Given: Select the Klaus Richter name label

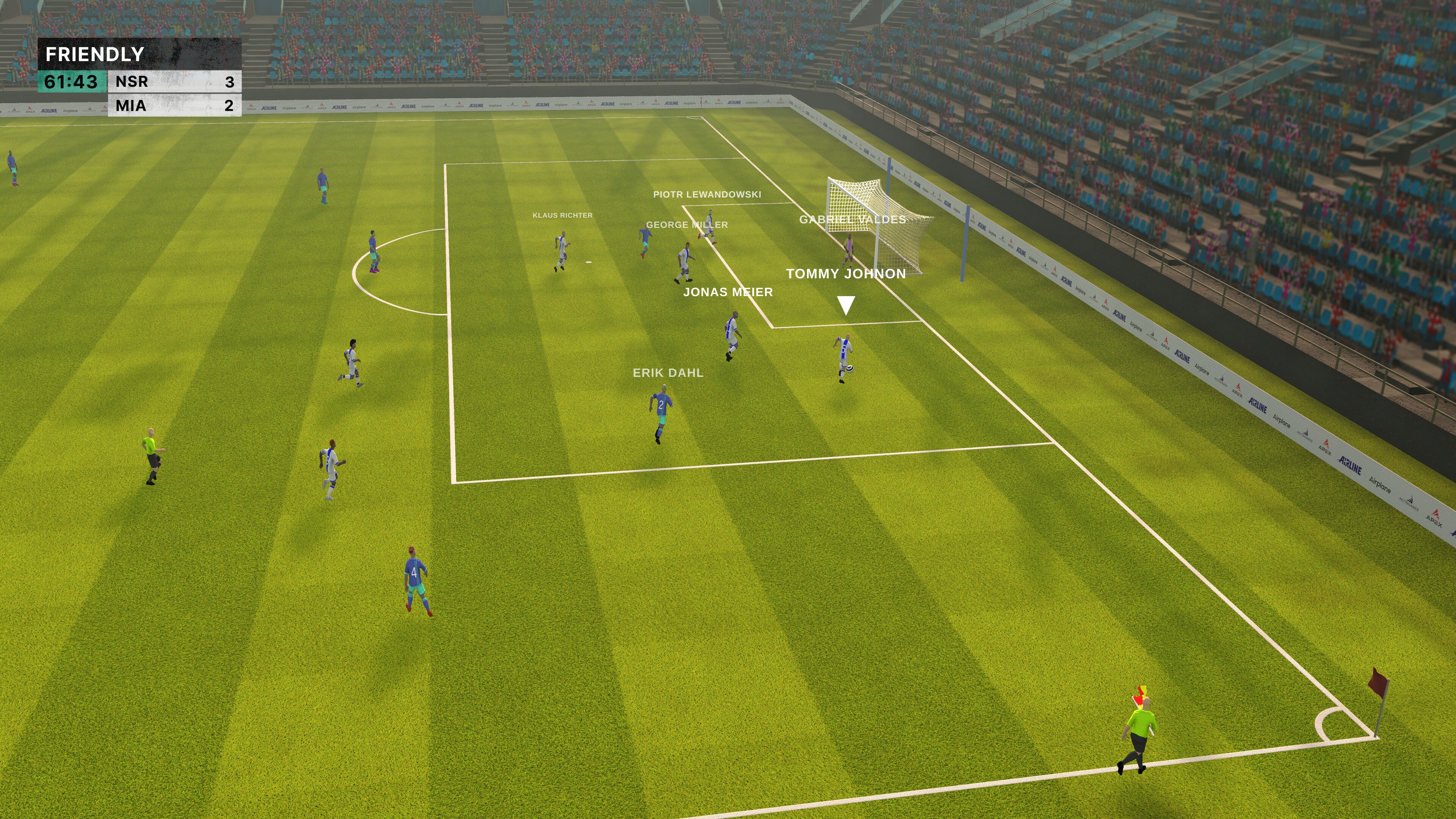Looking at the screenshot, I should point(563,215).
